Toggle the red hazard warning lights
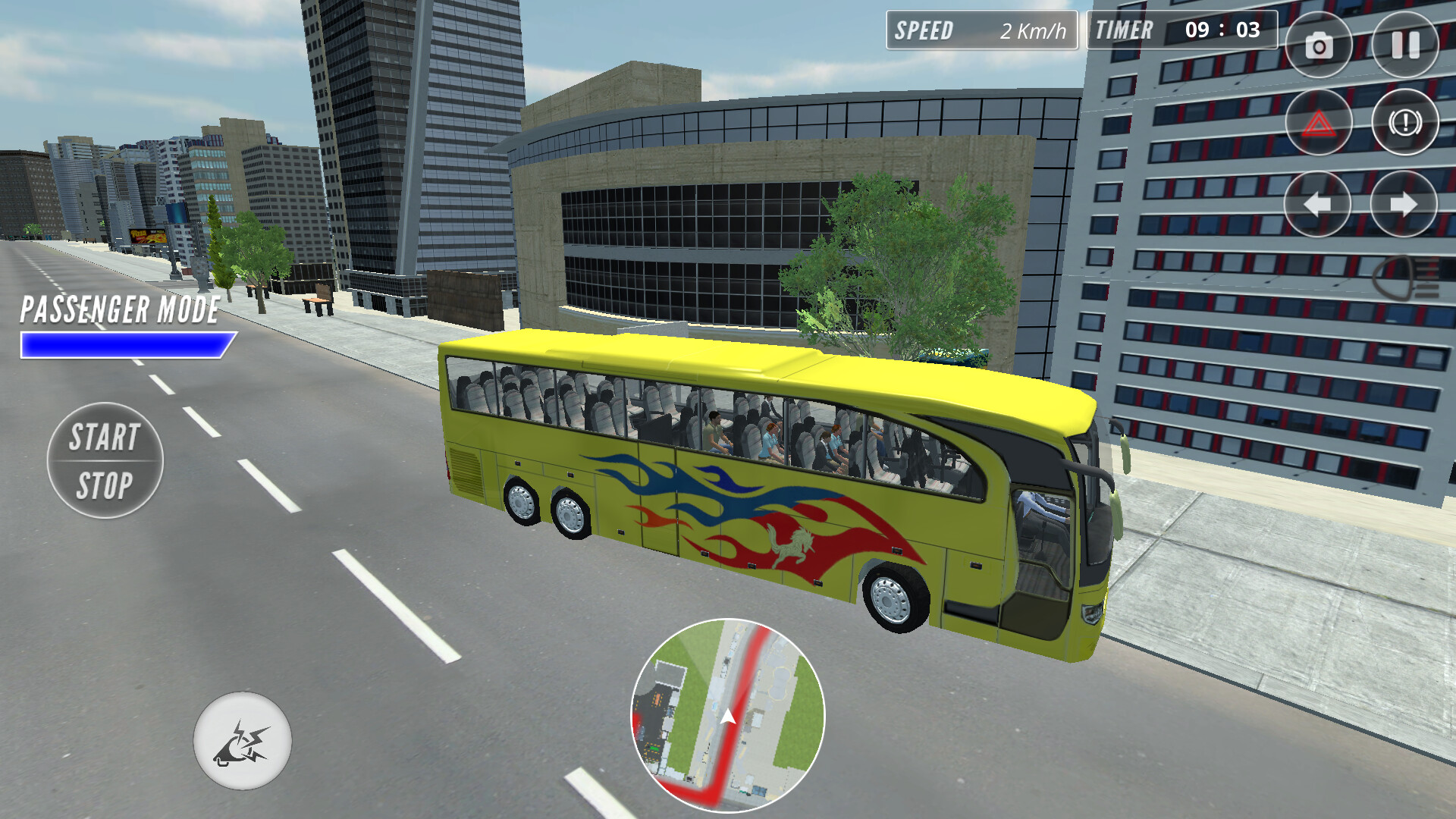This screenshot has height=819, width=1456. point(1321,121)
